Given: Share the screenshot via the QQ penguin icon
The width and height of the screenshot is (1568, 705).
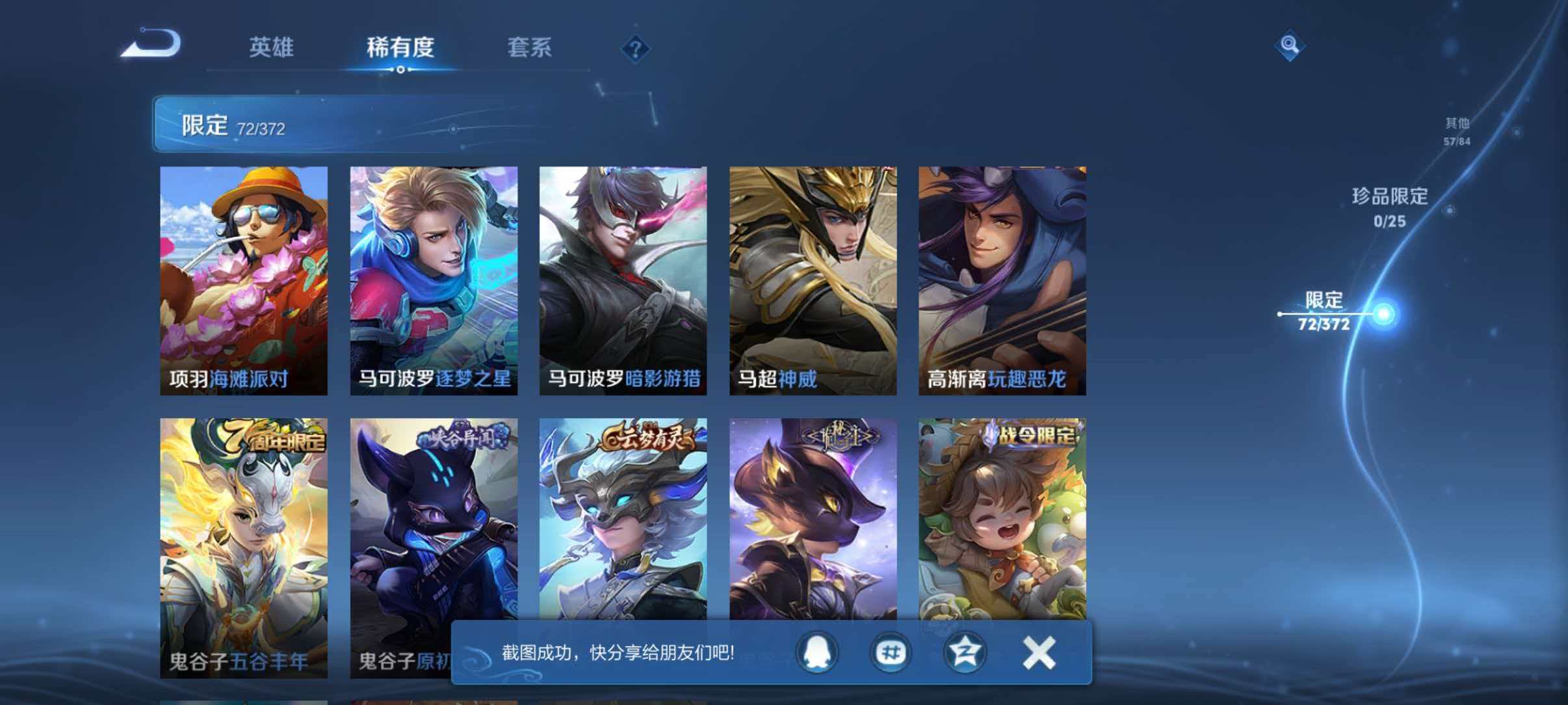Looking at the screenshot, I should (x=818, y=653).
